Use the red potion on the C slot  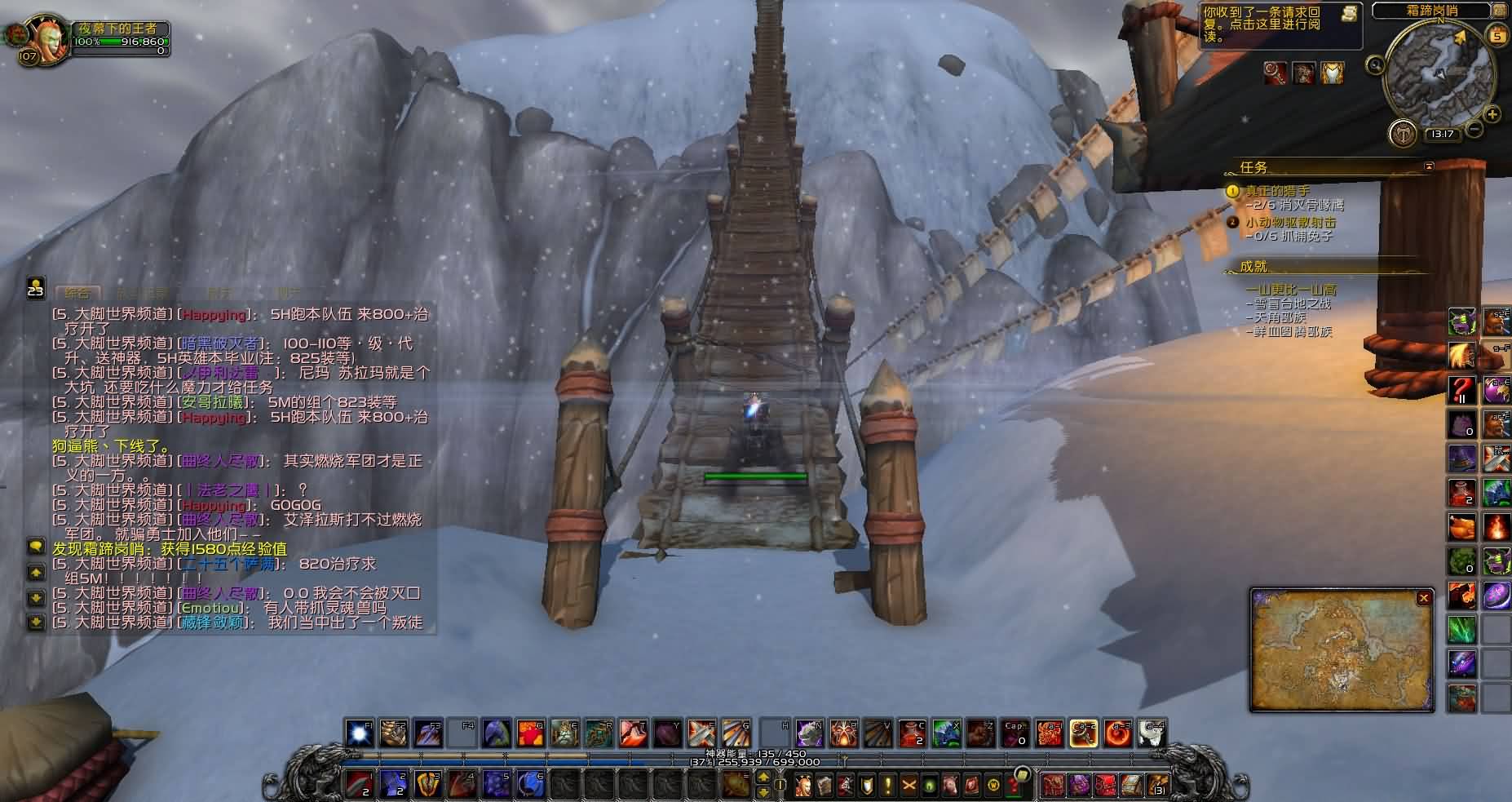coord(912,733)
